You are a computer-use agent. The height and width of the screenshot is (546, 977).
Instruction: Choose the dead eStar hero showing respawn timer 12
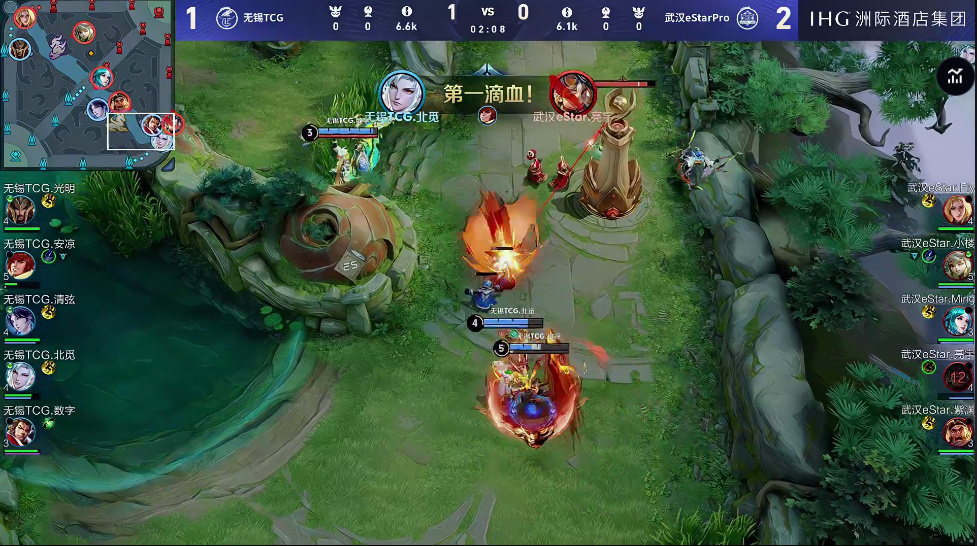pyautogui.click(x=958, y=377)
